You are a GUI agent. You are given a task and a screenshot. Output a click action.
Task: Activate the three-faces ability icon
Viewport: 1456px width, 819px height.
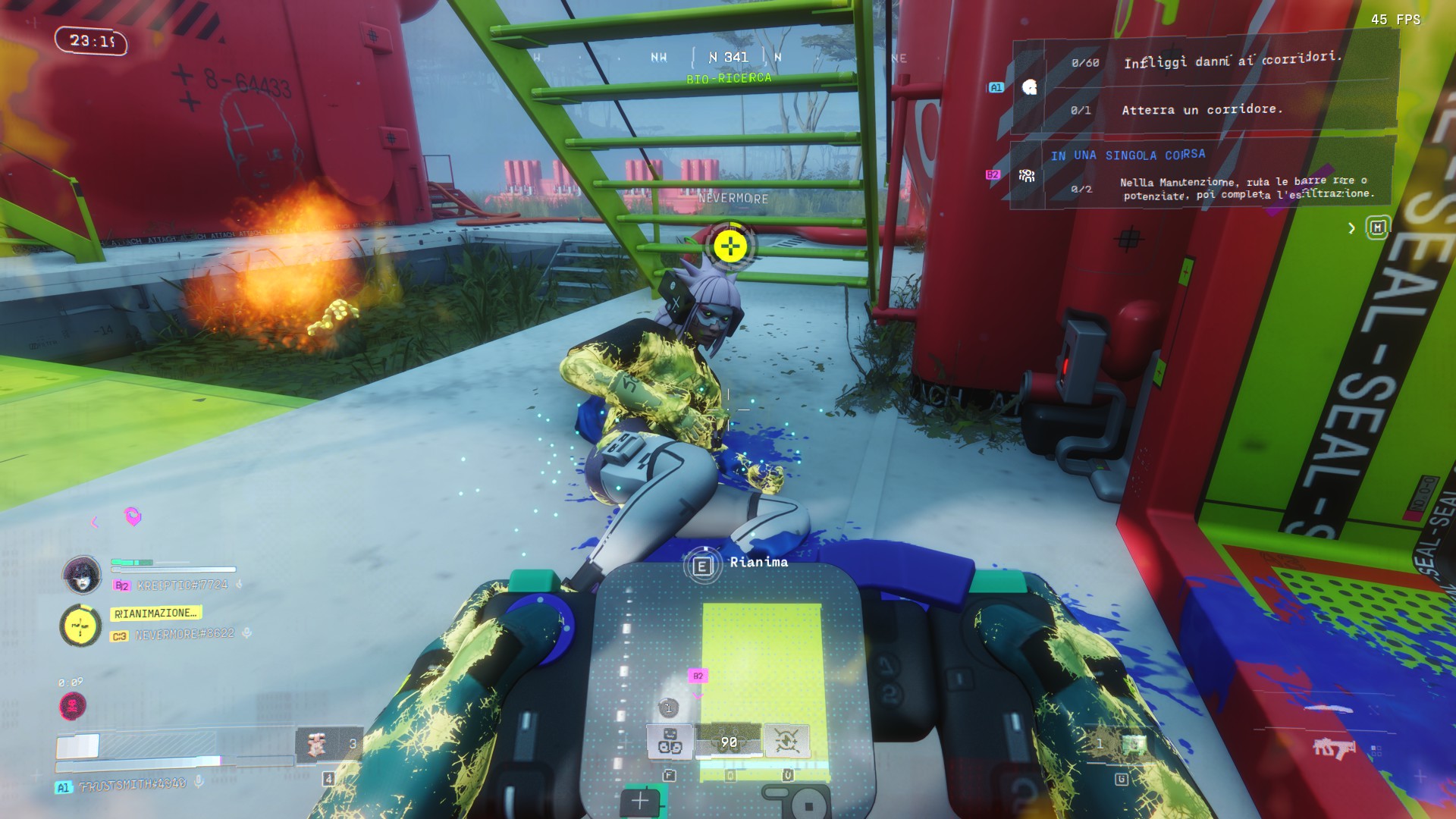tap(670, 741)
